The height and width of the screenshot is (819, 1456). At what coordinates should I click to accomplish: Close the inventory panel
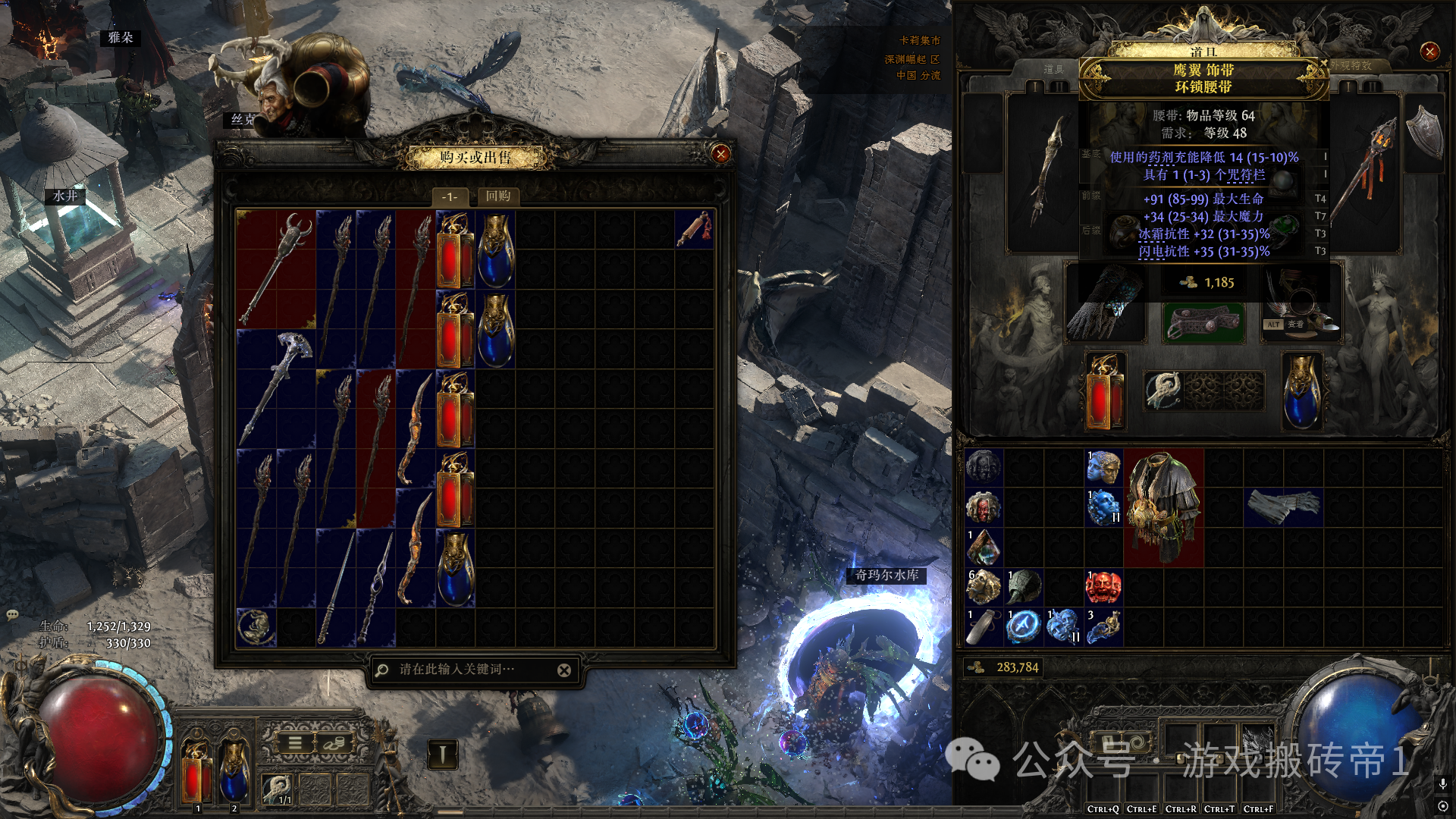[1429, 52]
